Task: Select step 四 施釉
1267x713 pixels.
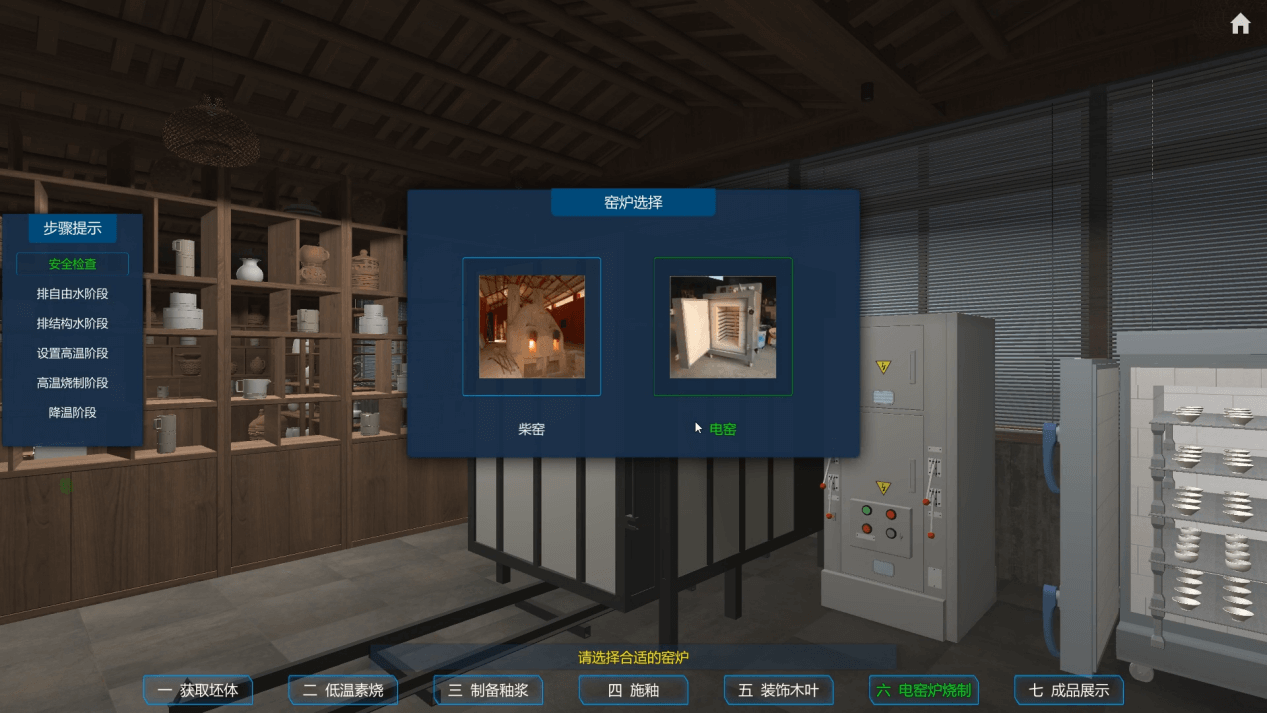Action: (x=633, y=690)
